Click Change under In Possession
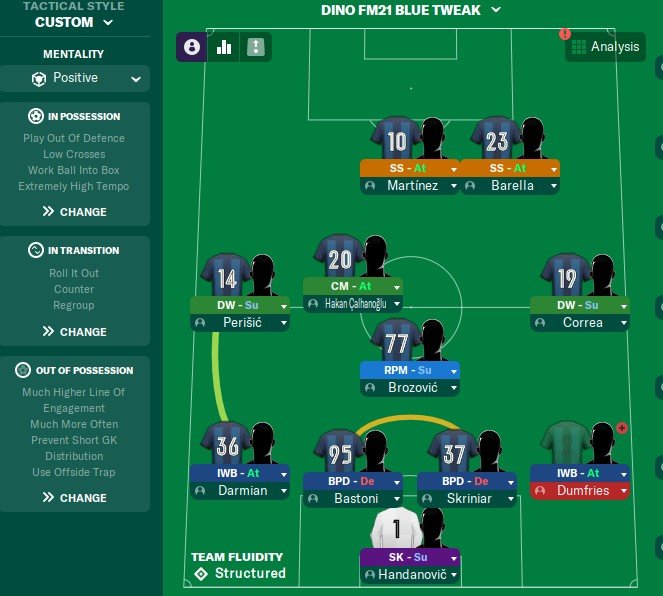 click(75, 211)
